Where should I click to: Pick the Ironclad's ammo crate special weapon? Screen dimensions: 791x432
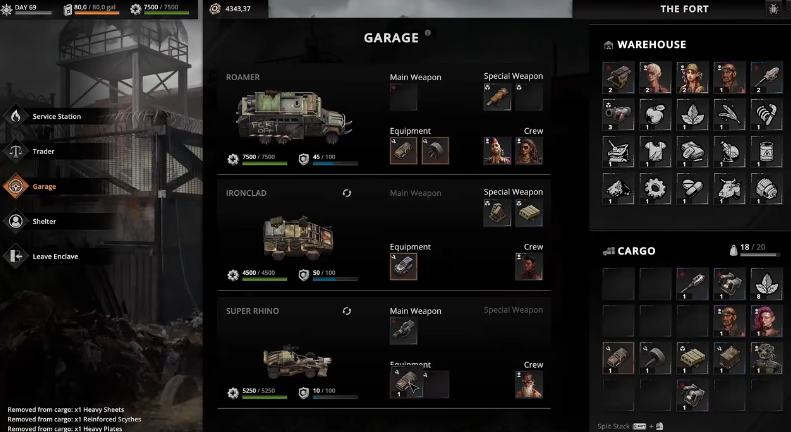[529, 212]
